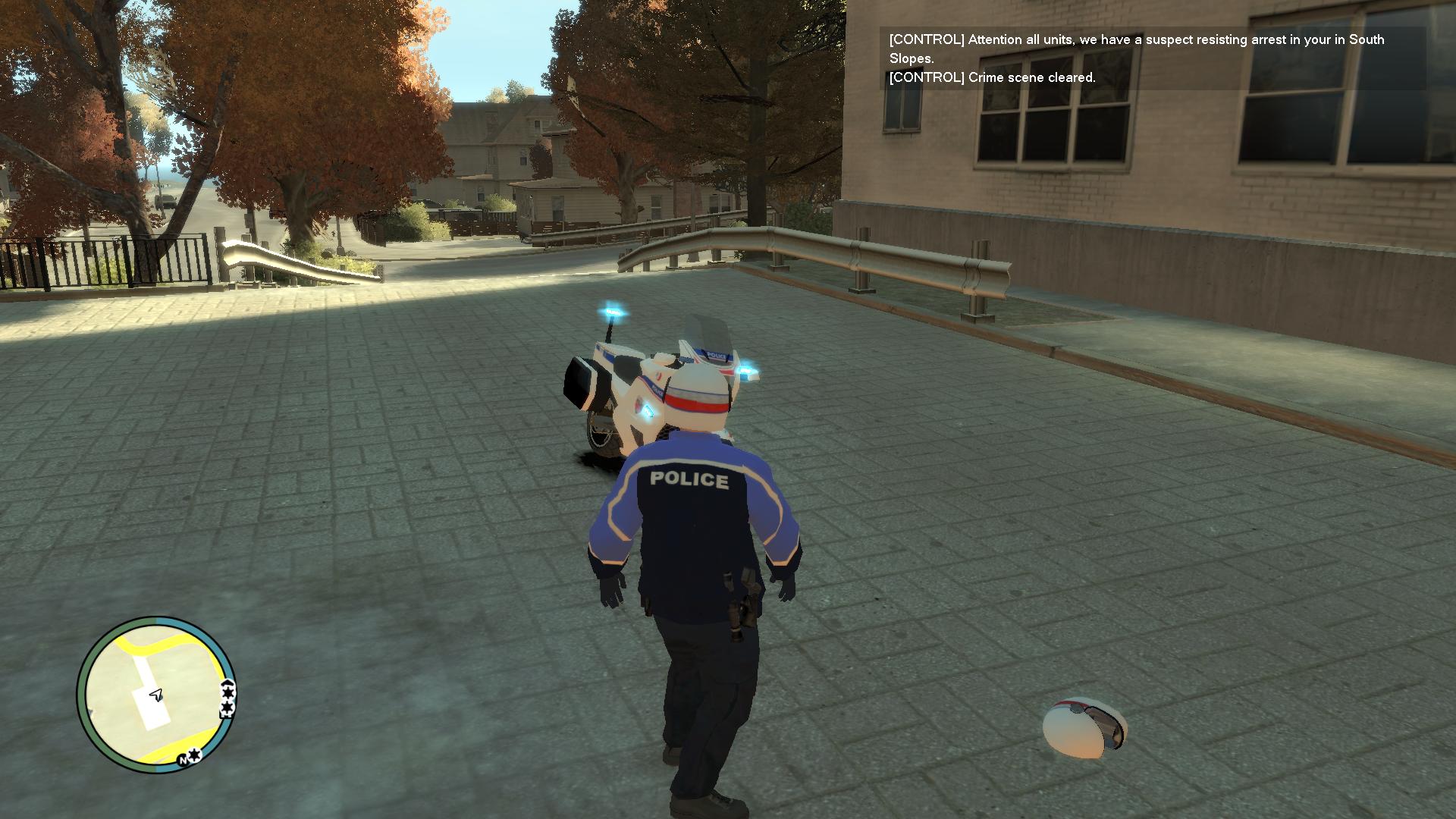This screenshot has height=819, width=1456.
Task: Click the CONTROL dispatch message box
Action: [x=1151, y=58]
